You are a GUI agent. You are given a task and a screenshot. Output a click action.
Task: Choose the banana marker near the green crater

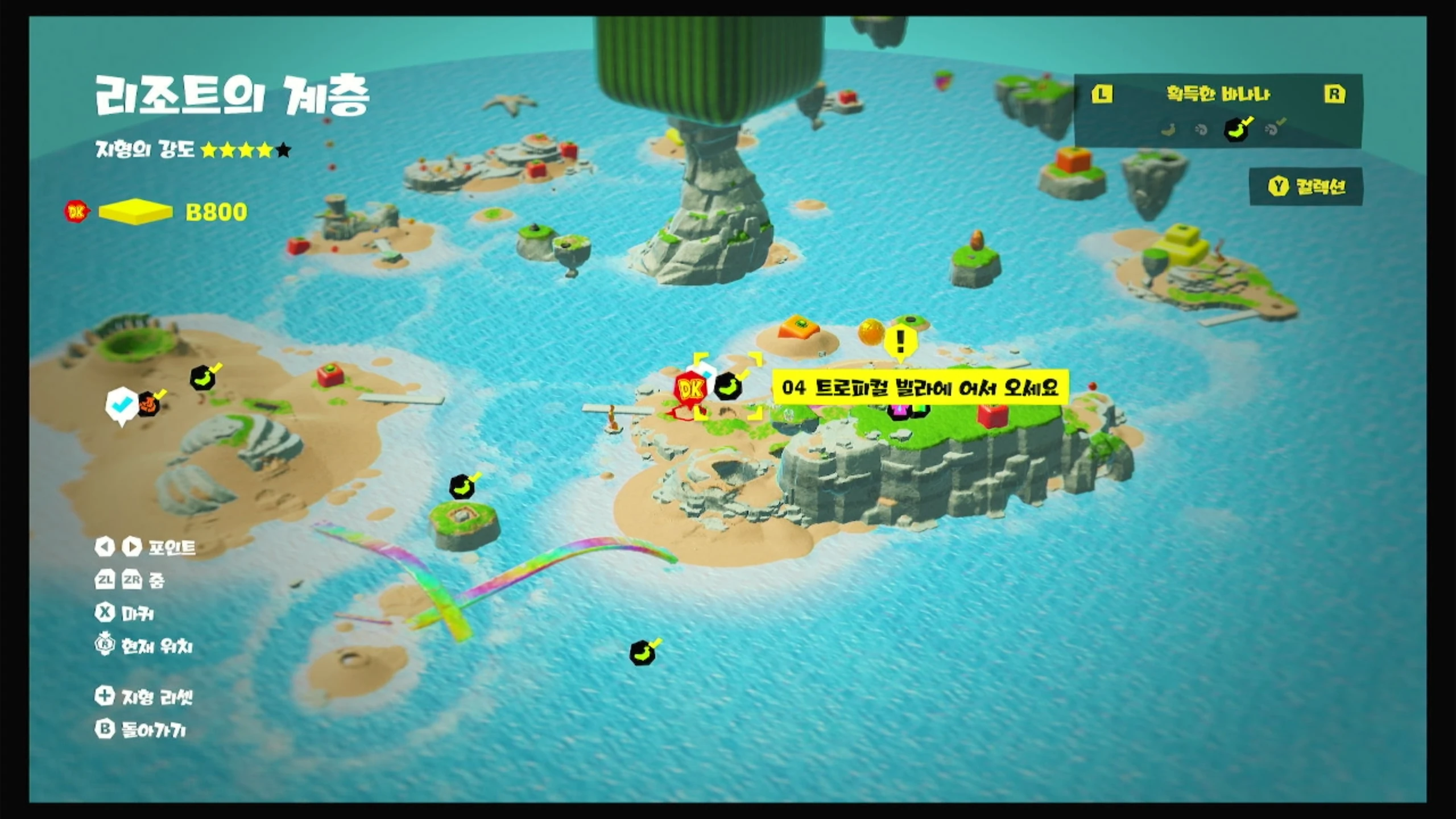[x=203, y=377]
